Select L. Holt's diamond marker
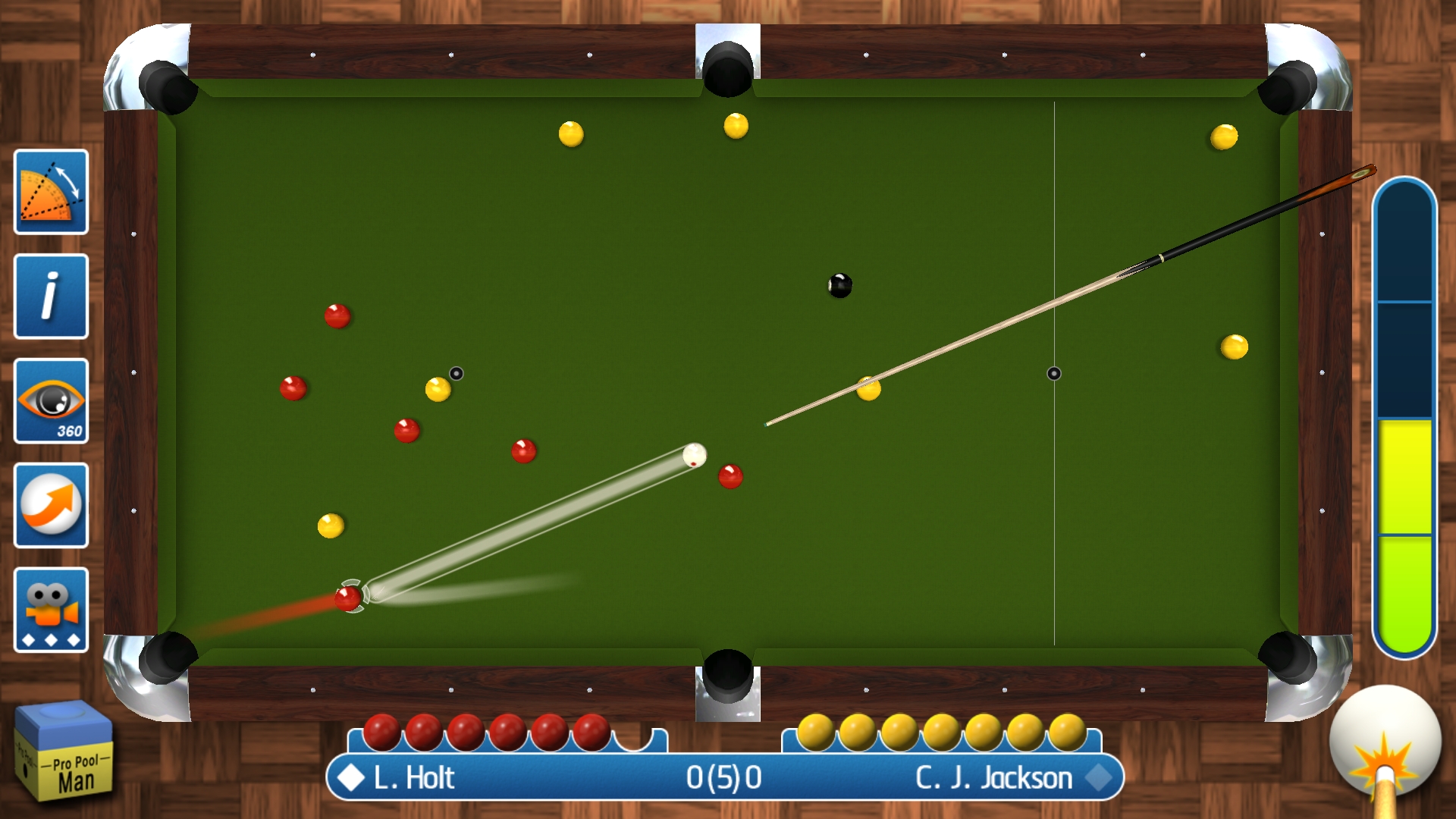This screenshot has width=1456, height=819. (x=350, y=778)
